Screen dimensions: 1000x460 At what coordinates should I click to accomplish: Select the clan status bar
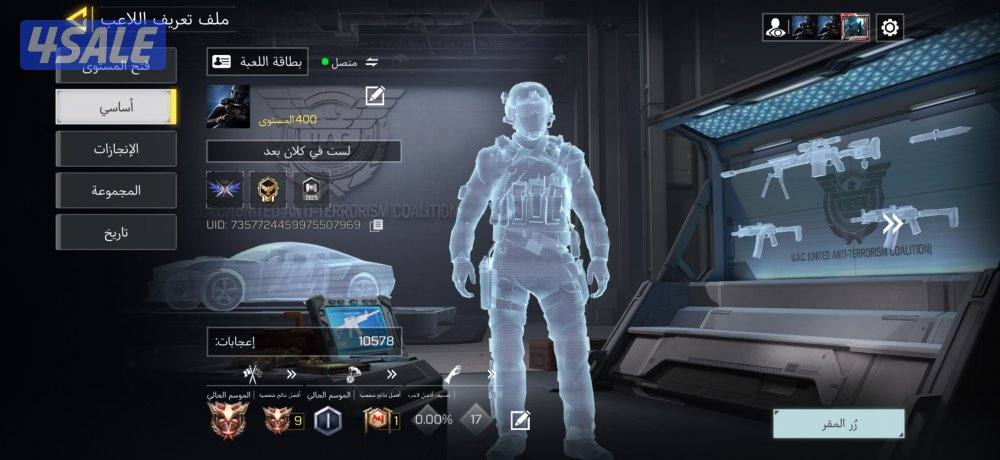303,151
